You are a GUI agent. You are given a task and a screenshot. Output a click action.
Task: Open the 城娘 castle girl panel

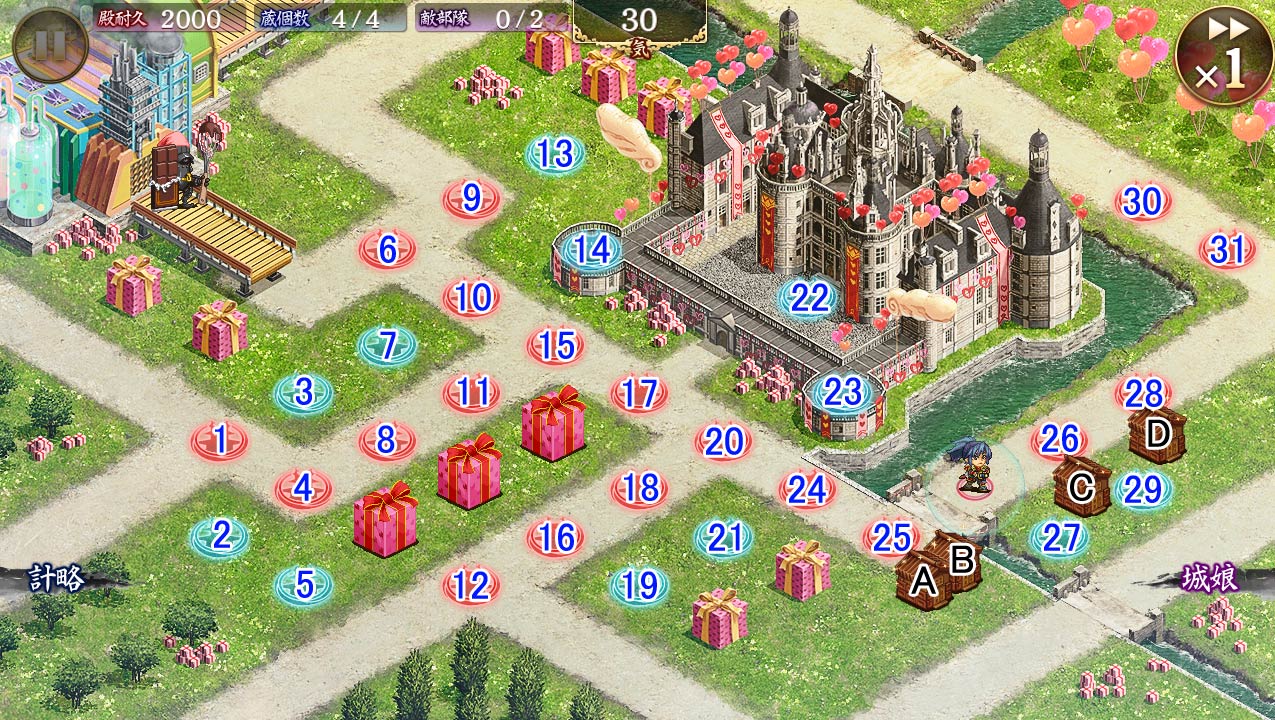(x=1210, y=579)
